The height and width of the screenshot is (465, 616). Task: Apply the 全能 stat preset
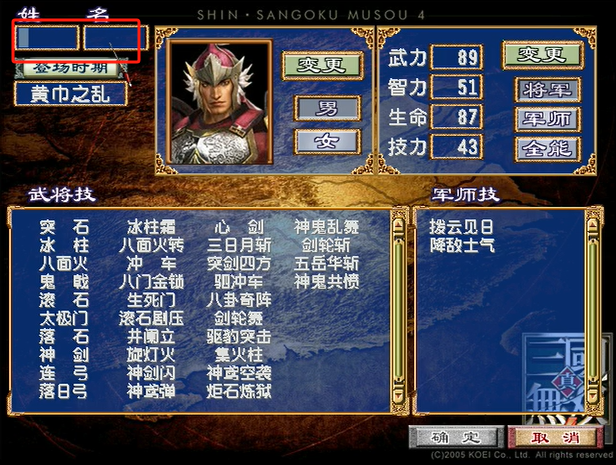pyautogui.click(x=547, y=148)
